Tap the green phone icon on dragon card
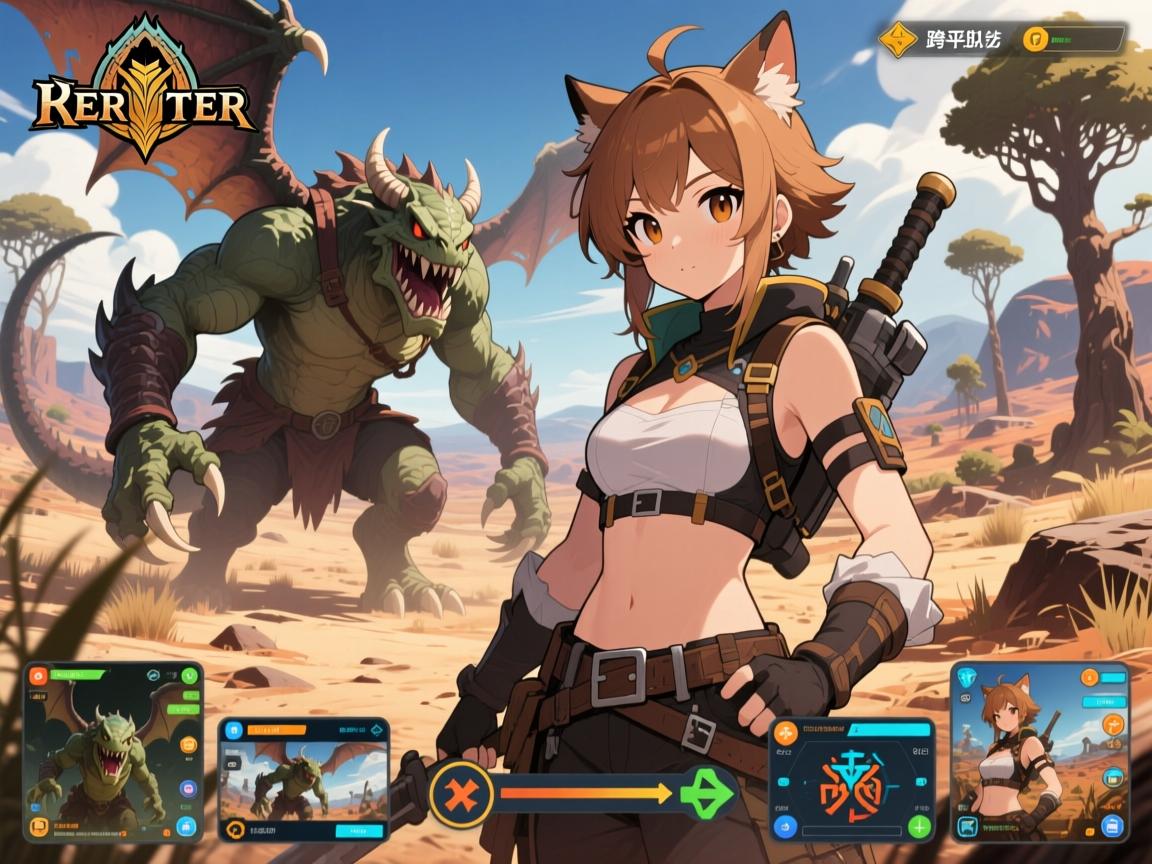The image size is (1152, 864). pyautogui.click(x=190, y=676)
